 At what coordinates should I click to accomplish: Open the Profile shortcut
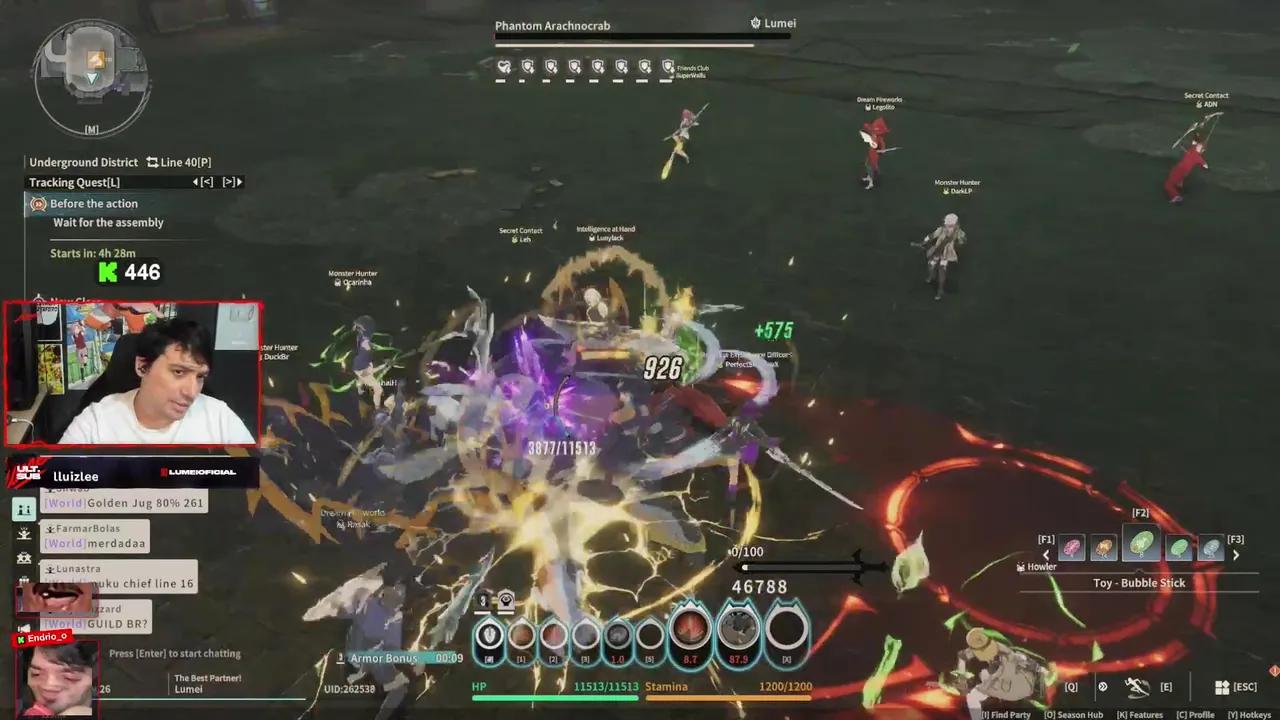[x=1195, y=715]
